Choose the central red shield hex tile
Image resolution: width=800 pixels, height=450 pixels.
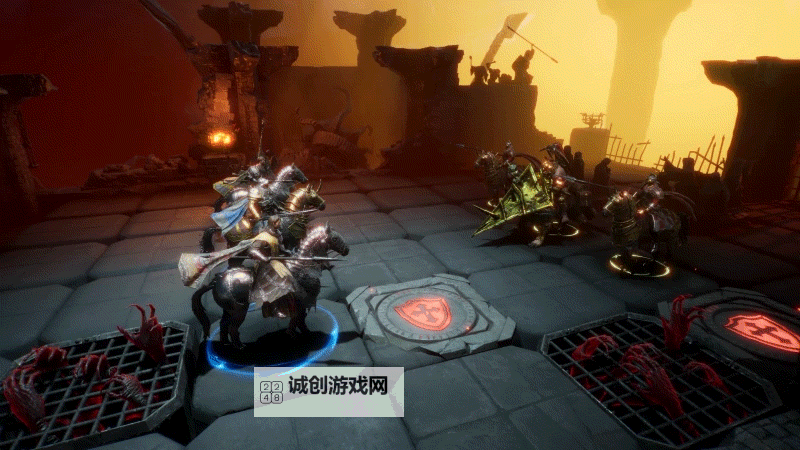(x=422, y=314)
